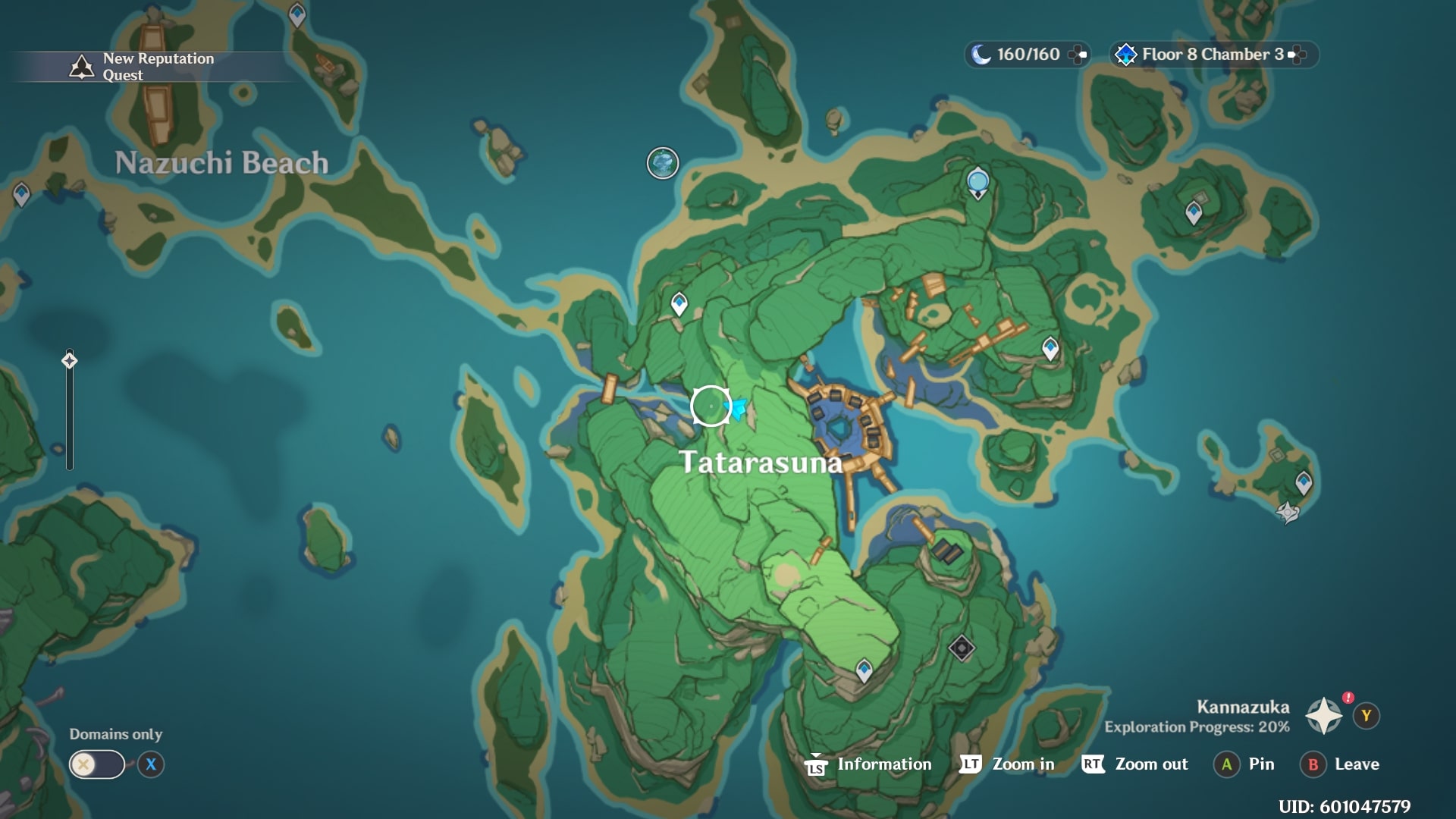Click the map zoom slider handle

(70, 360)
